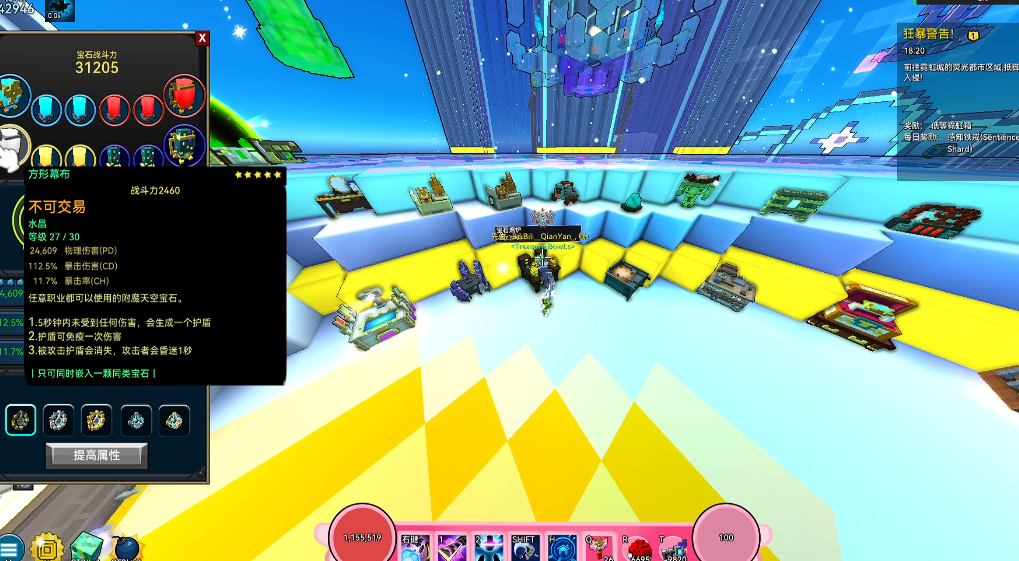Image resolution: width=1019 pixels, height=561 pixels.
Task: Select the large red gem socket
Action: pyautogui.click(x=184, y=97)
